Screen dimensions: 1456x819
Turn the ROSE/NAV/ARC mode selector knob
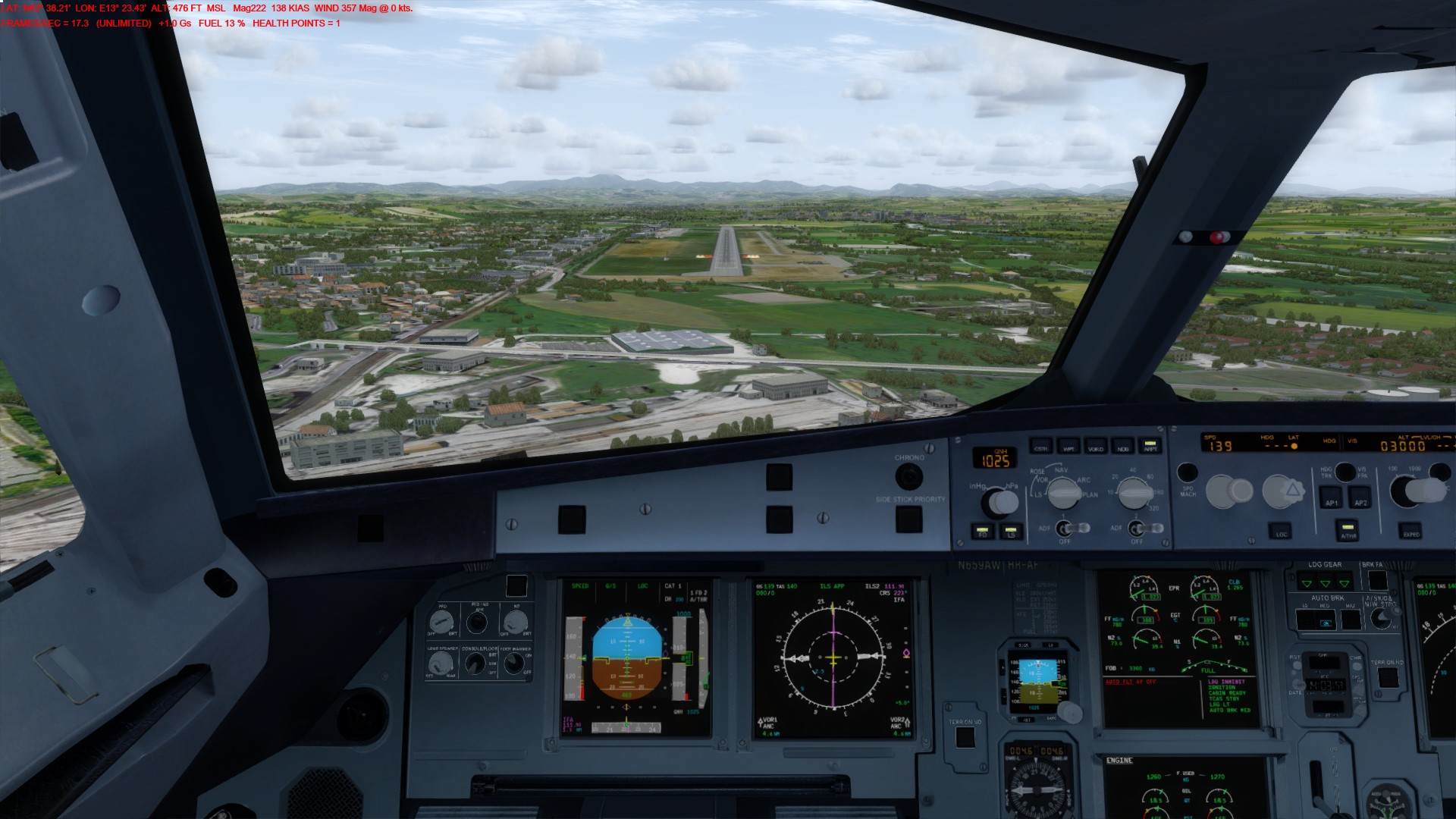(1063, 494)
